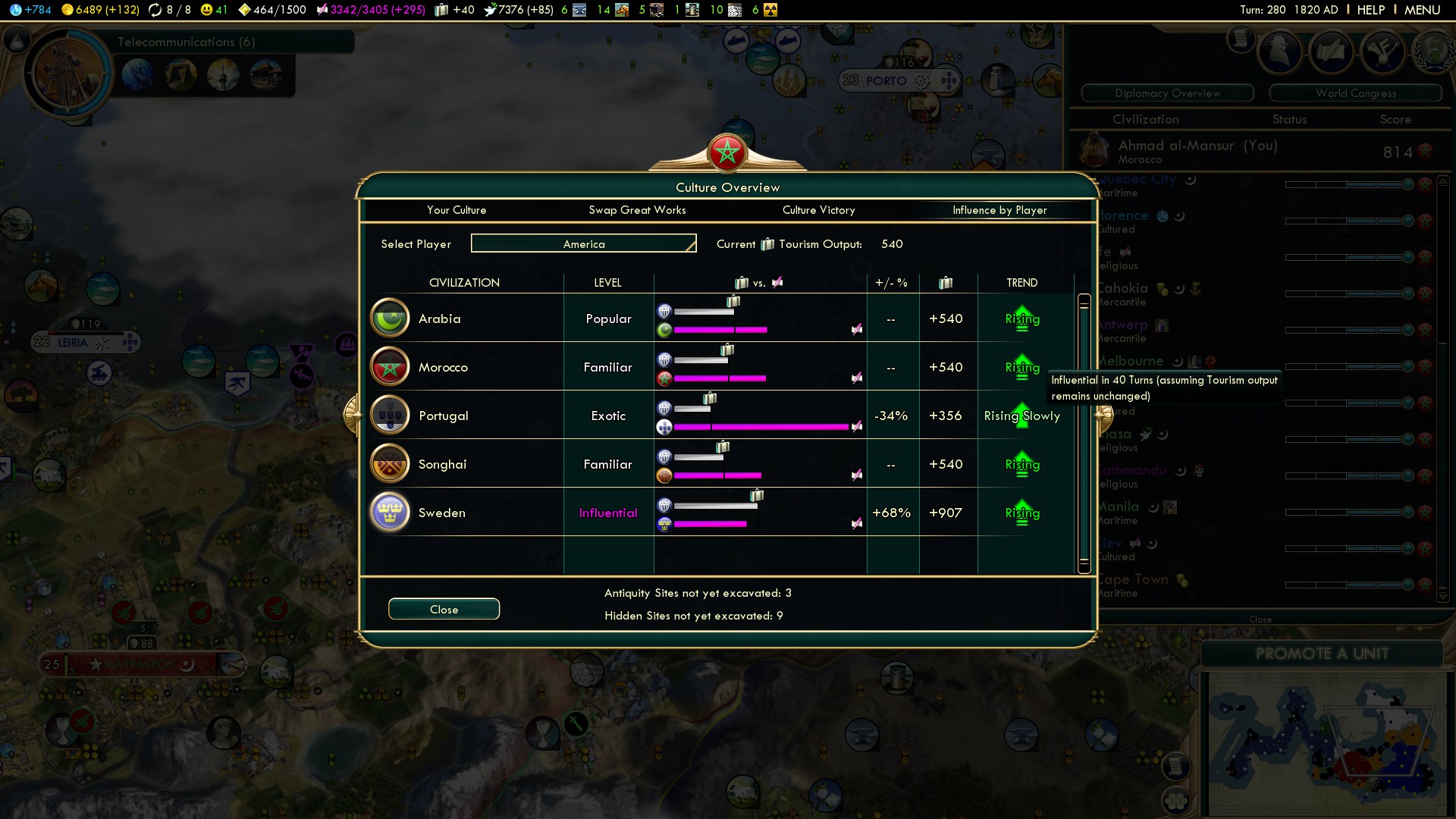Open the Select Player dropdown showing America
Screen dimensions: 1456x819
tap(583, 243)
